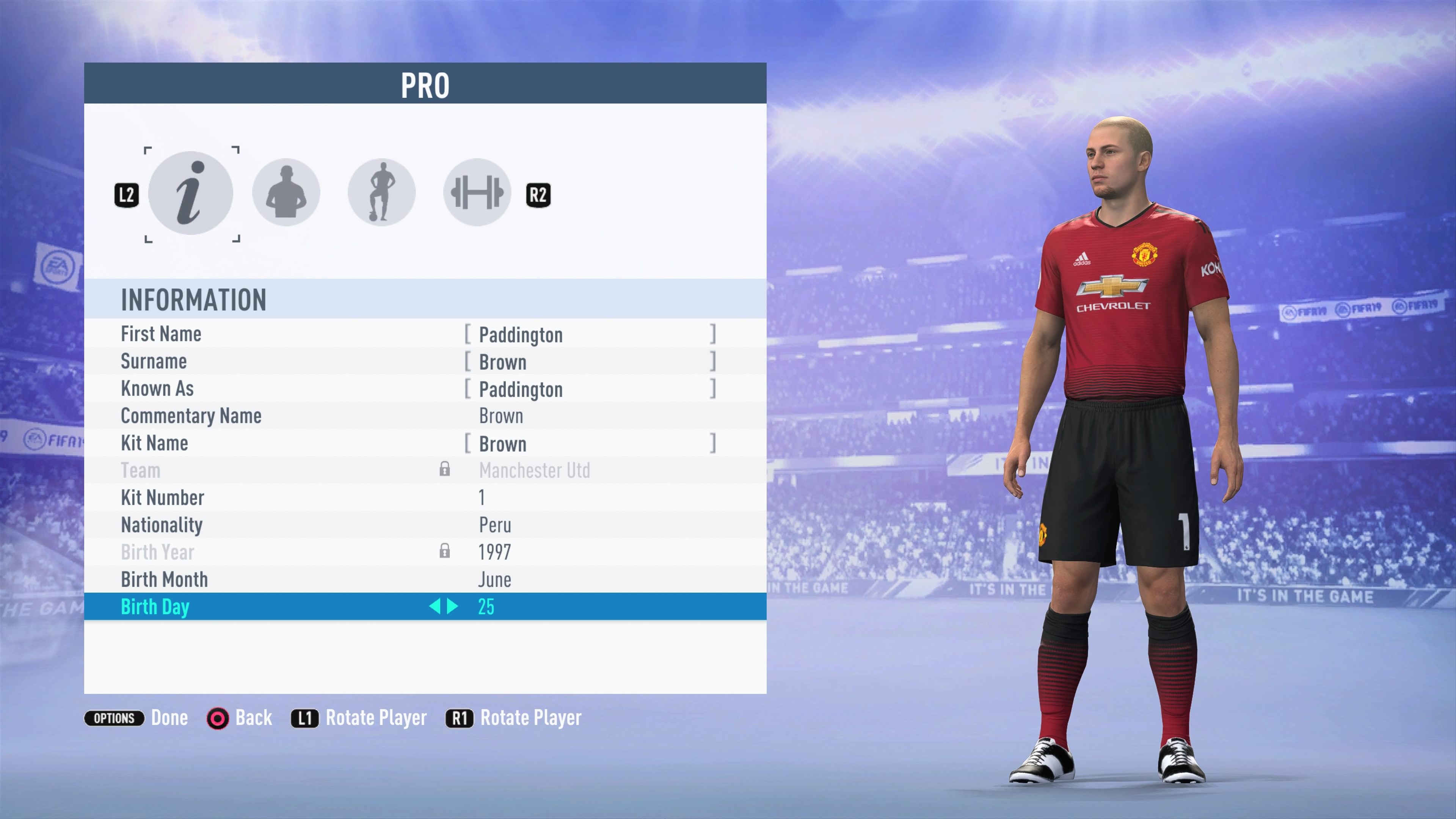Edit the First Name field
Viewport: 1456px width, 819px height.
pos(590,334)
